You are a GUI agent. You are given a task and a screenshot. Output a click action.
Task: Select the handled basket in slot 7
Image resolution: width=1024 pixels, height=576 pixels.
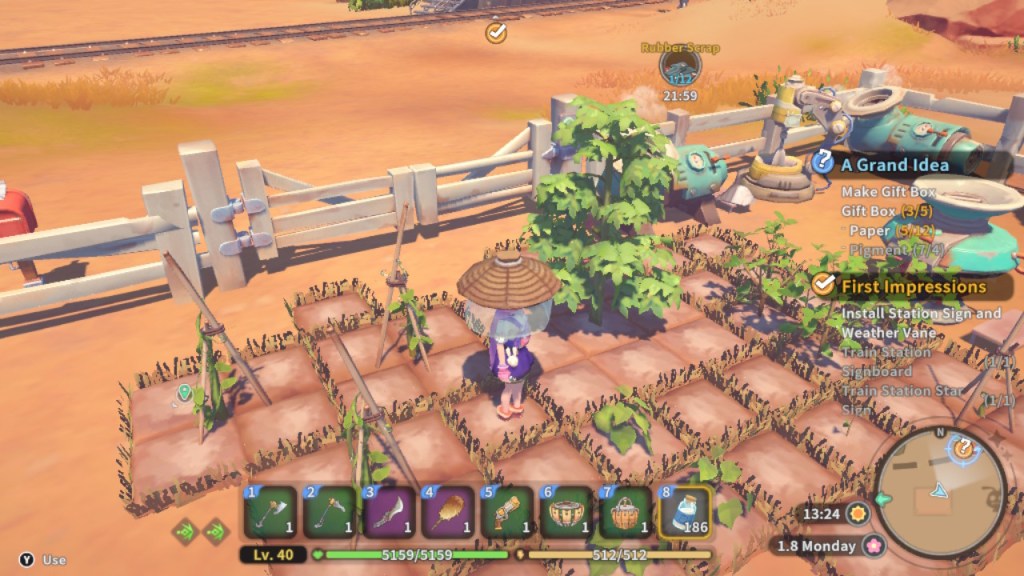(629, 512)
